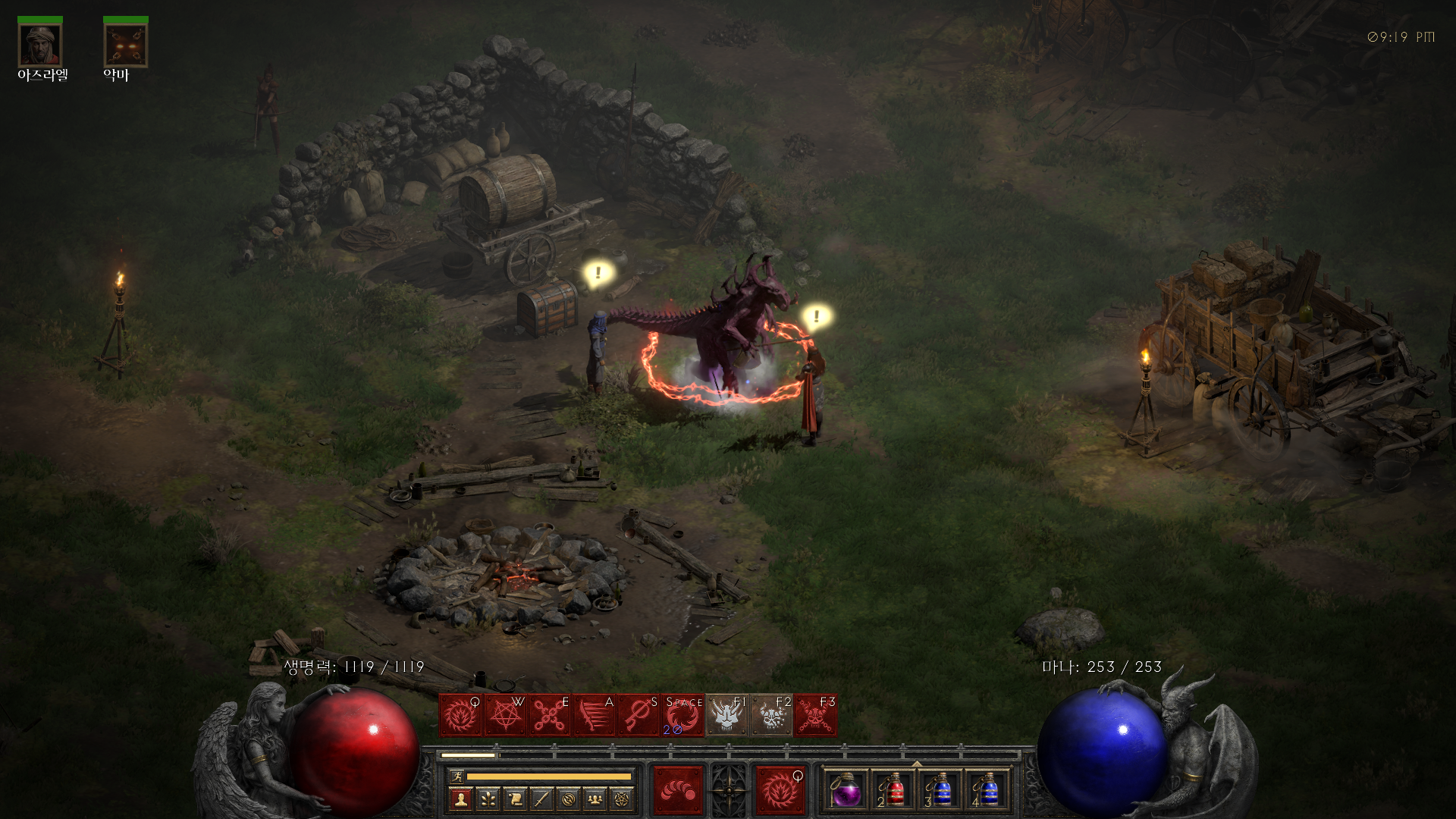
Task: Drink the purple rejuvenation potion in belt
Action: point(846,792)
